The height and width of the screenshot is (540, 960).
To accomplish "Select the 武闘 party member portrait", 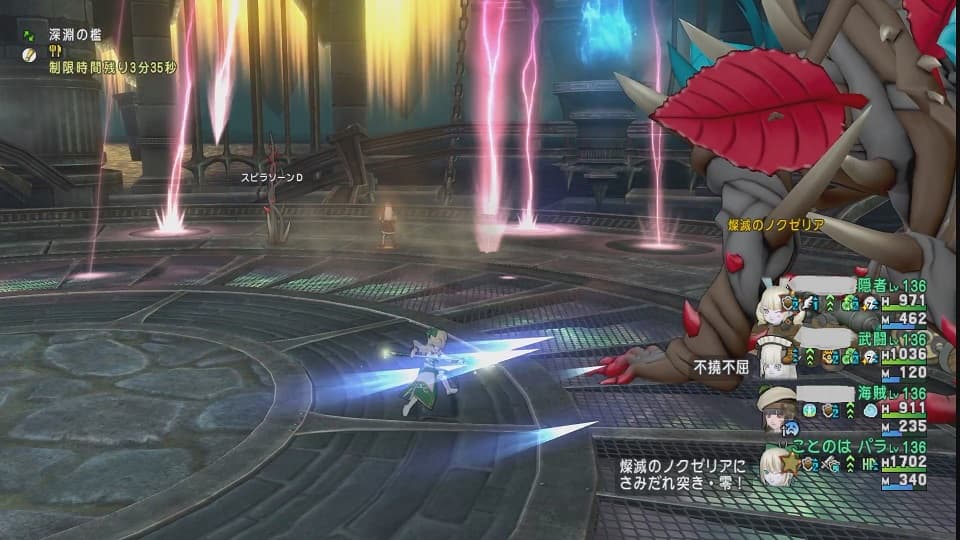I will [x=773, y=360].
